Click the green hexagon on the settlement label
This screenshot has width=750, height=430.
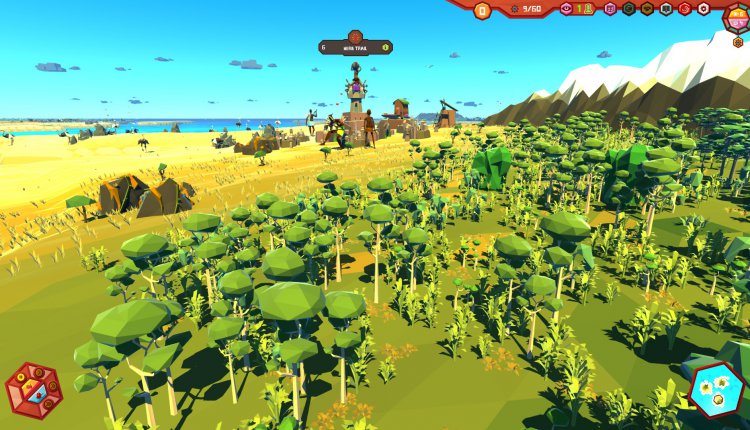pyautogui.click(x=386, y=47)
